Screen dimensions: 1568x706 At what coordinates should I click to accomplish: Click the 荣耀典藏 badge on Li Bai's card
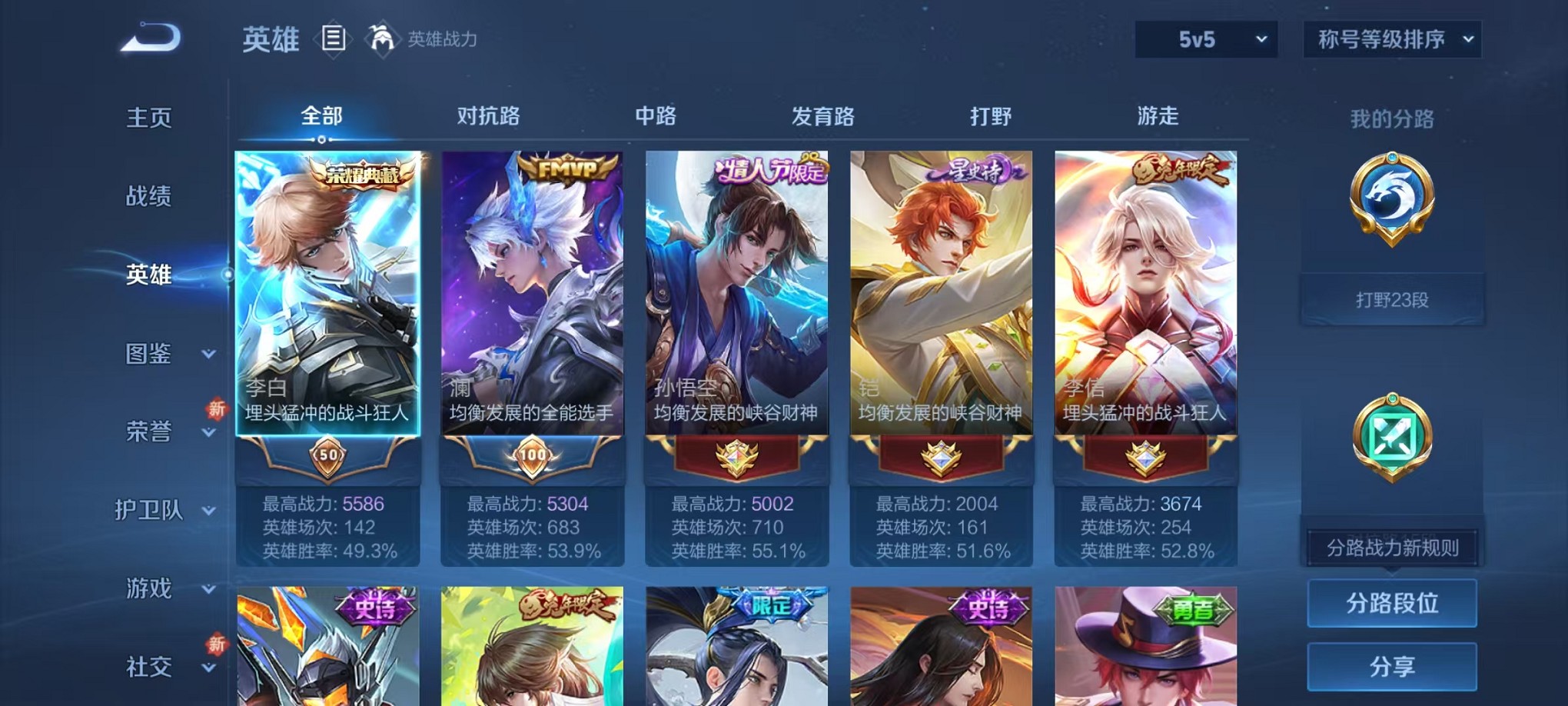(x=361, y=174)
